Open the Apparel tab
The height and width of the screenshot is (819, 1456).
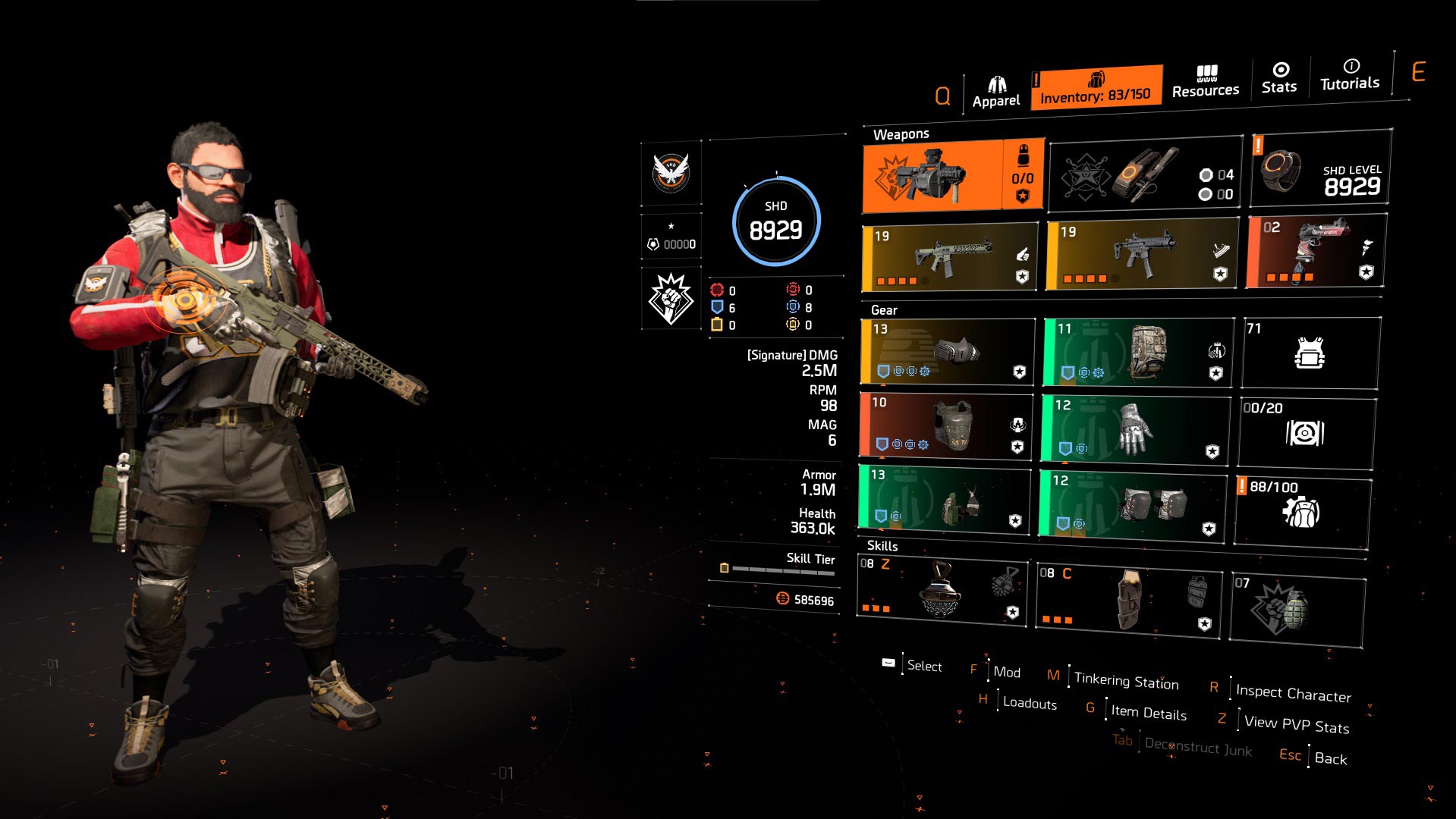[995, 93]
